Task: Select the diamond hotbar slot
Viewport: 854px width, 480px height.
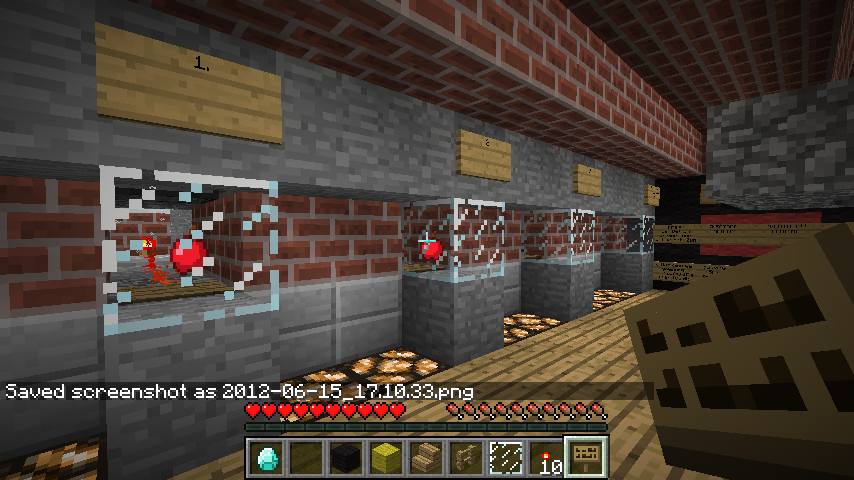Action: 266,458
